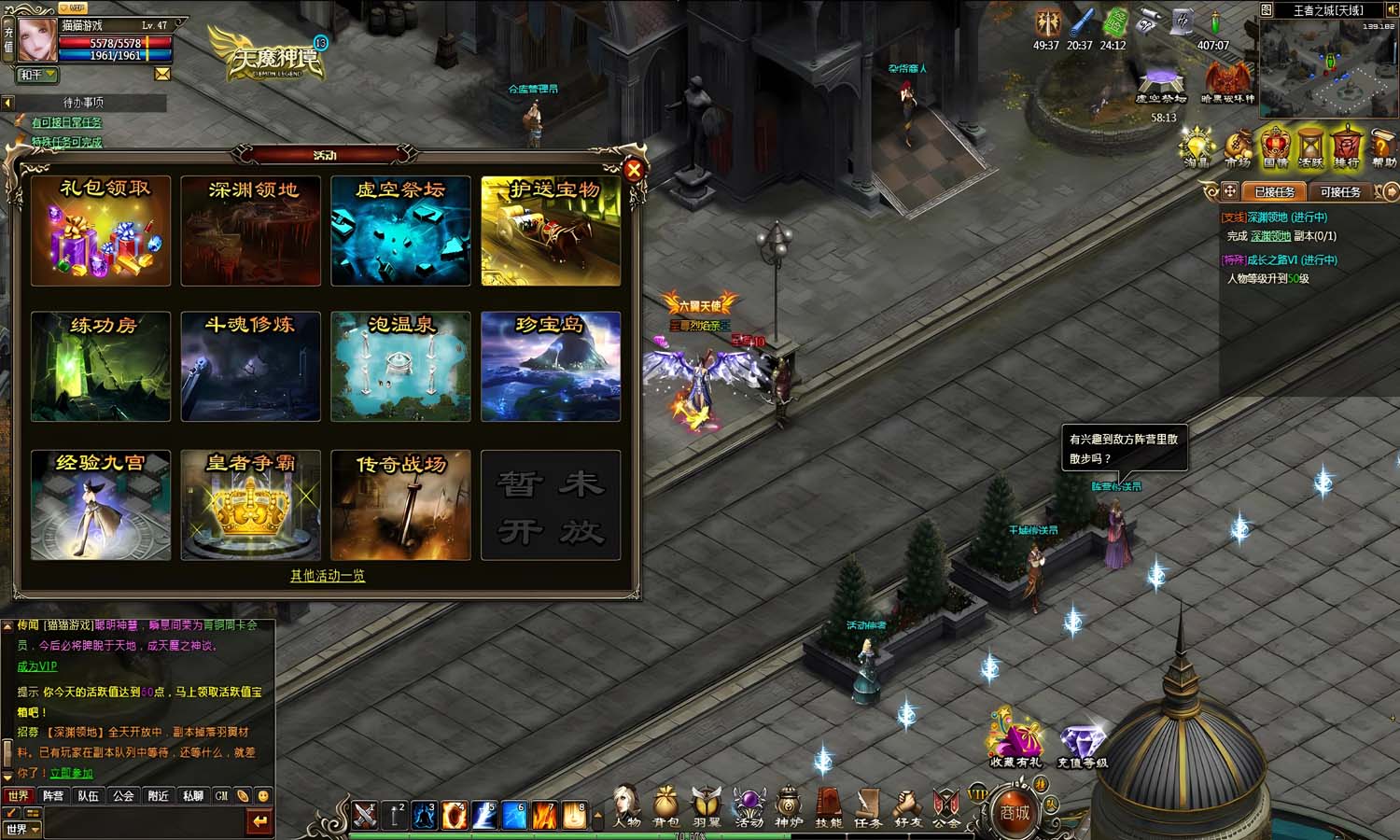Select the emoji smiley in chat bar
The width and height of the screenshot is (1400, 840).
pos(262,796)
